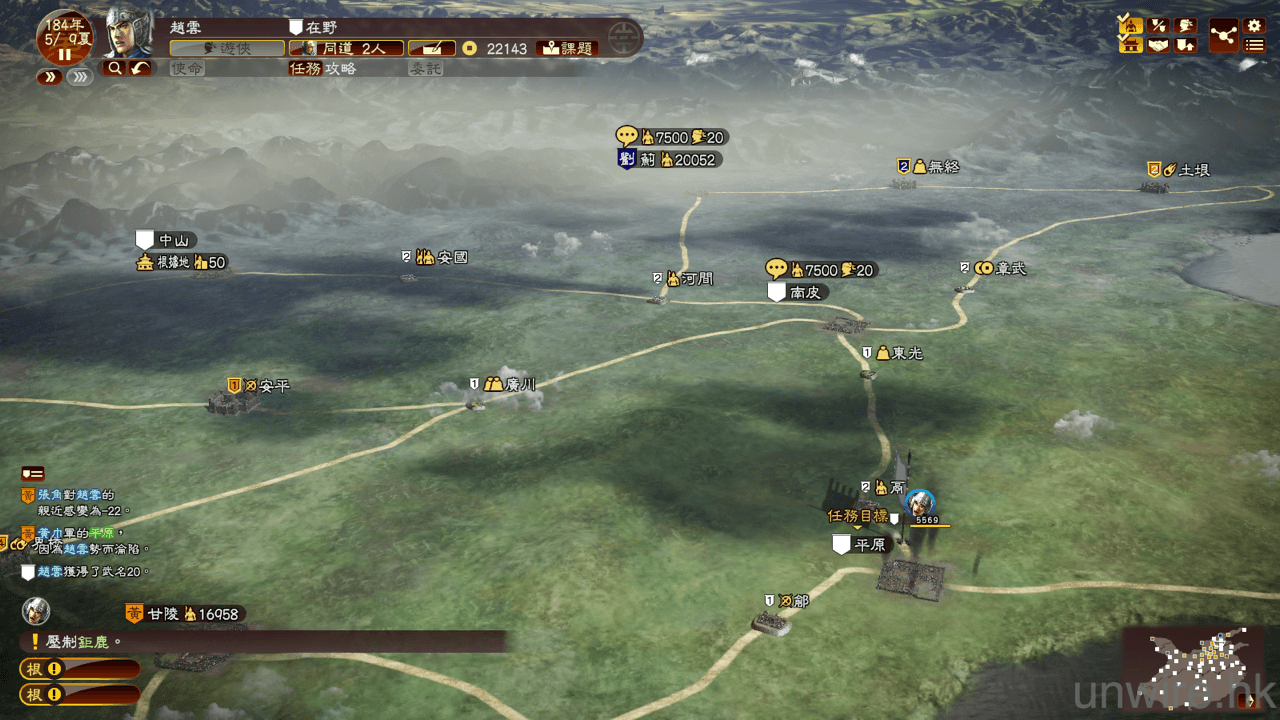Pause the game via the date dial

(x=64, y=54)
